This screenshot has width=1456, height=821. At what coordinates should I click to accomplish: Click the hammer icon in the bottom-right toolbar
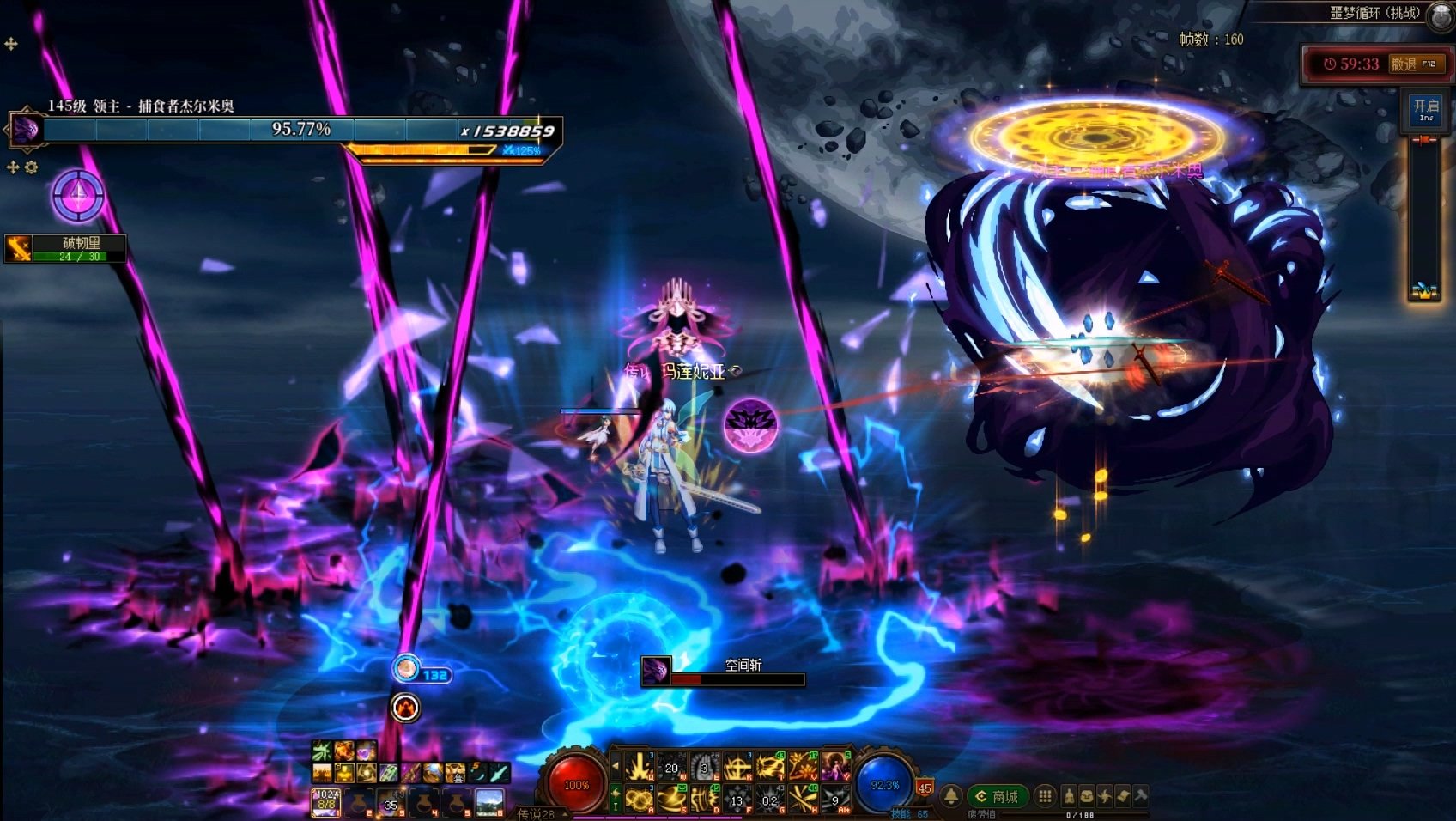pyautogui.click(x=1141, y=796)
